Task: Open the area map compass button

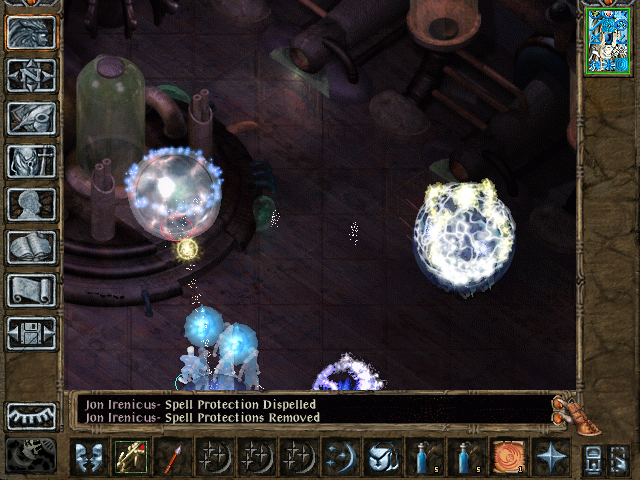Action: click(31, 75)
